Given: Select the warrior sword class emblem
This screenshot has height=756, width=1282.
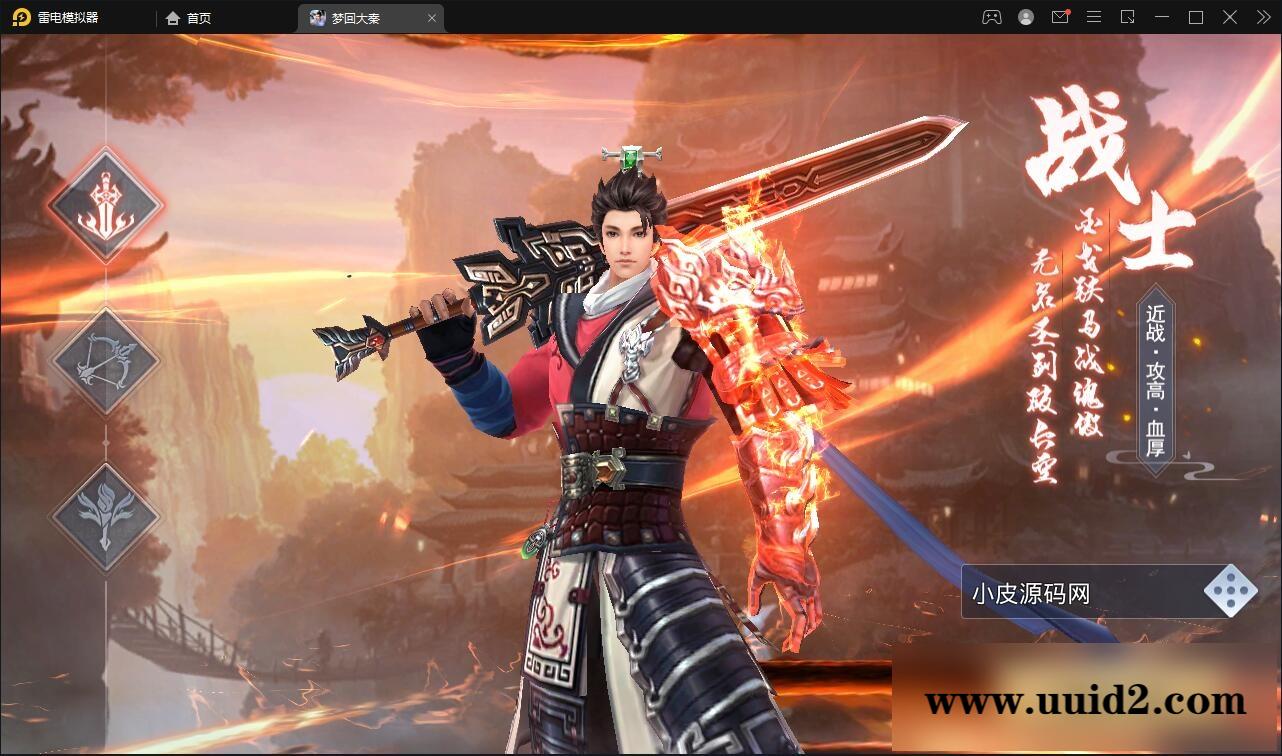Looking at the screenshot, I should click(x=105, y=207).
